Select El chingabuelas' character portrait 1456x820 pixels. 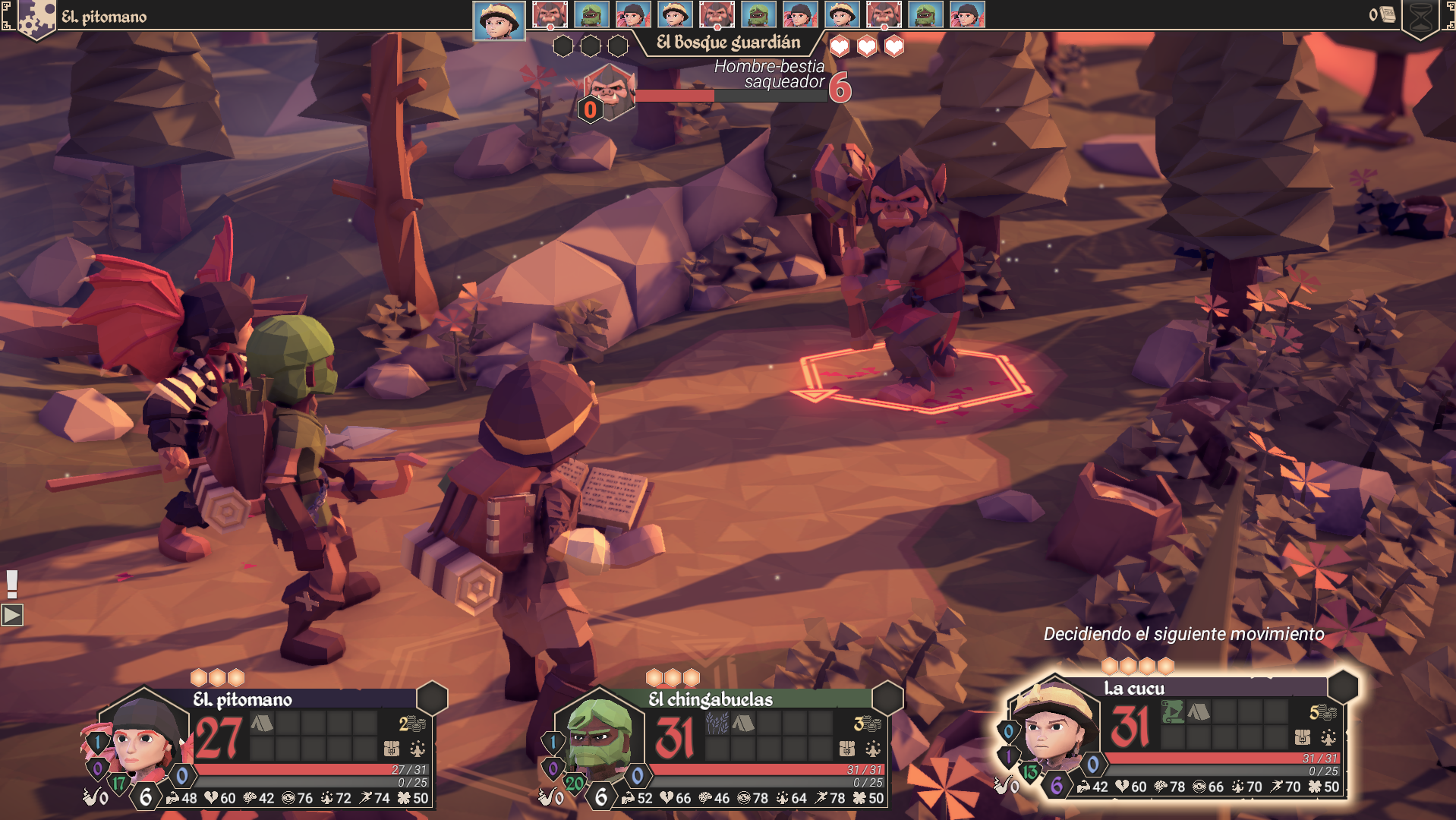point(599,738)
